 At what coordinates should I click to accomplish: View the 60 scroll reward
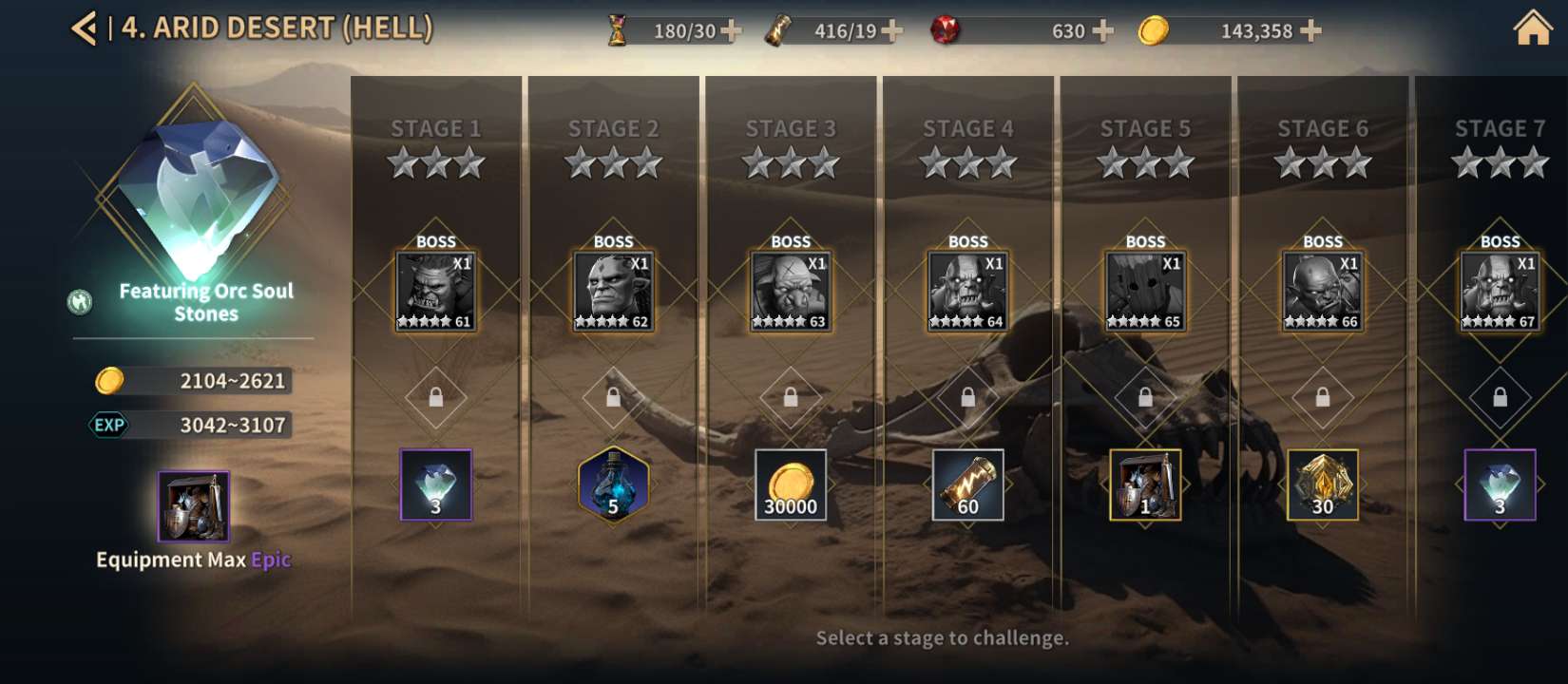click(x=968, y=484)
